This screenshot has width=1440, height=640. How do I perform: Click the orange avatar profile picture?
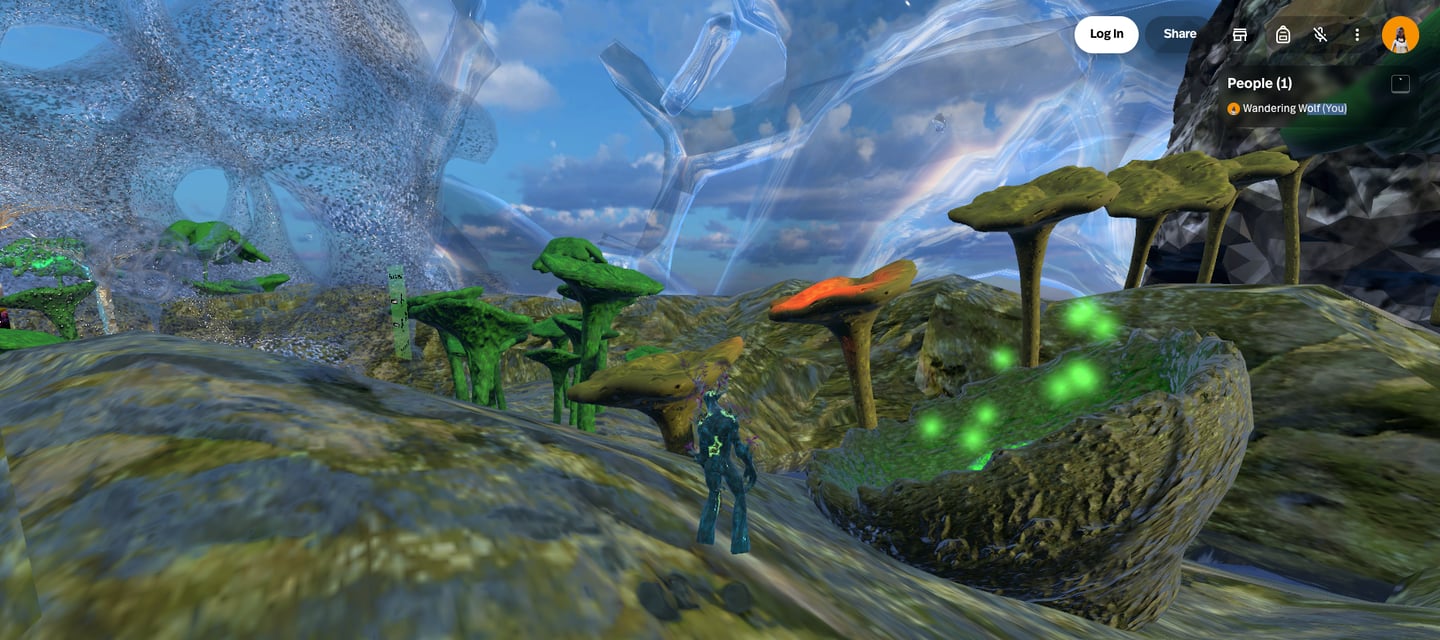pos(1400,35)
